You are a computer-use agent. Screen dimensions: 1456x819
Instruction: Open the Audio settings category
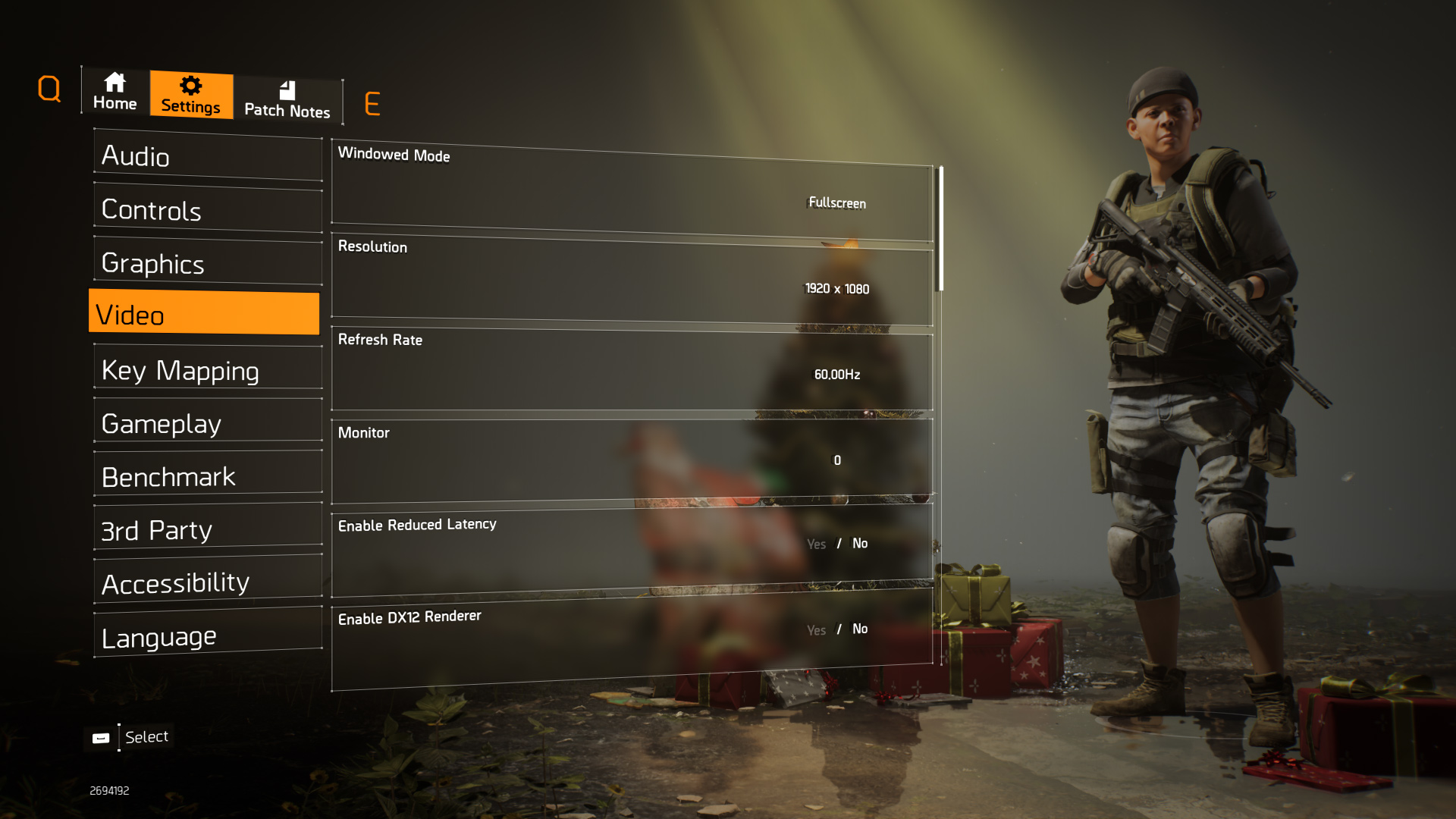(208, 157)
